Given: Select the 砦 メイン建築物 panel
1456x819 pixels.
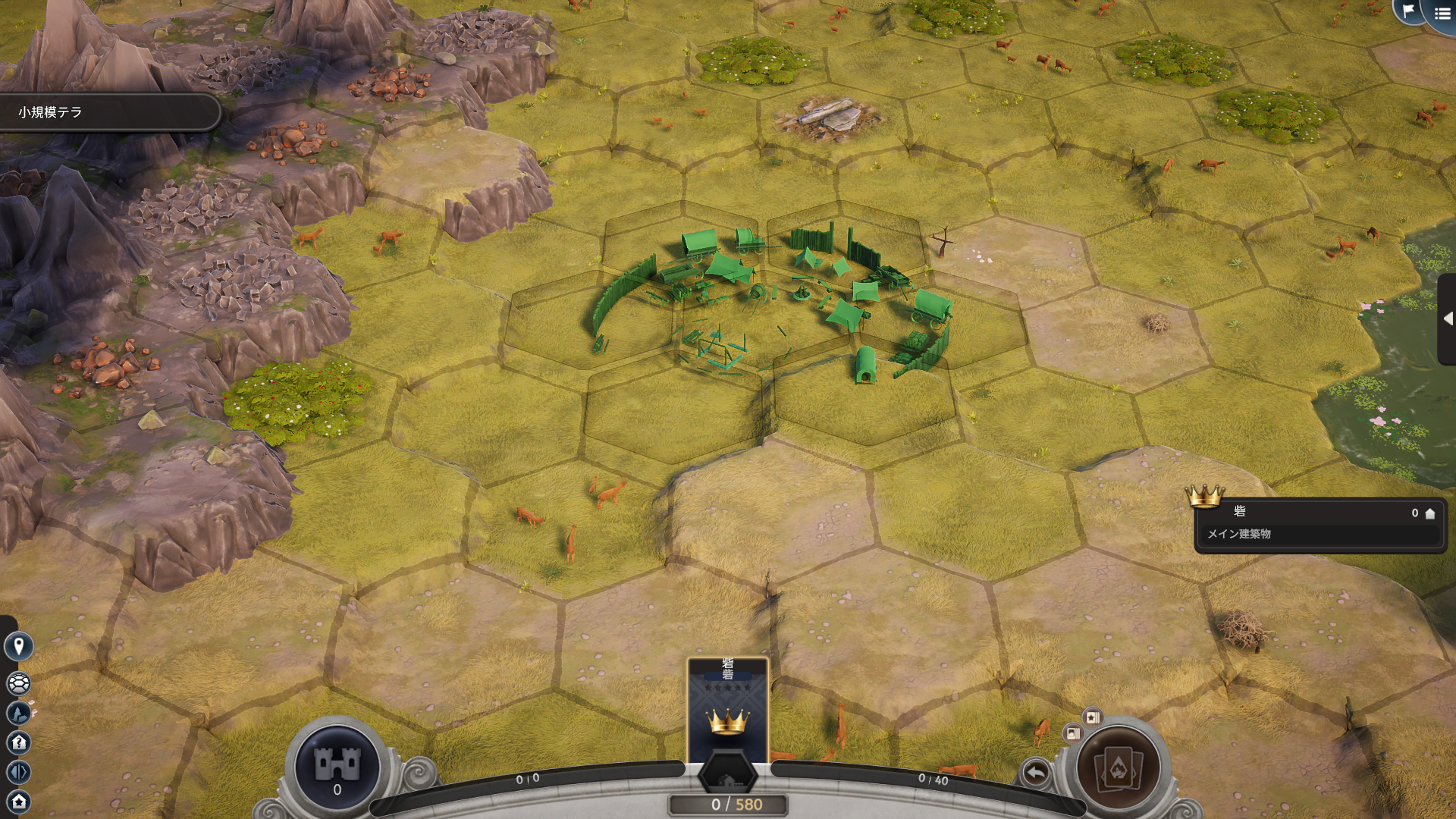Looking at the screenshot, I should (1319, 524).
